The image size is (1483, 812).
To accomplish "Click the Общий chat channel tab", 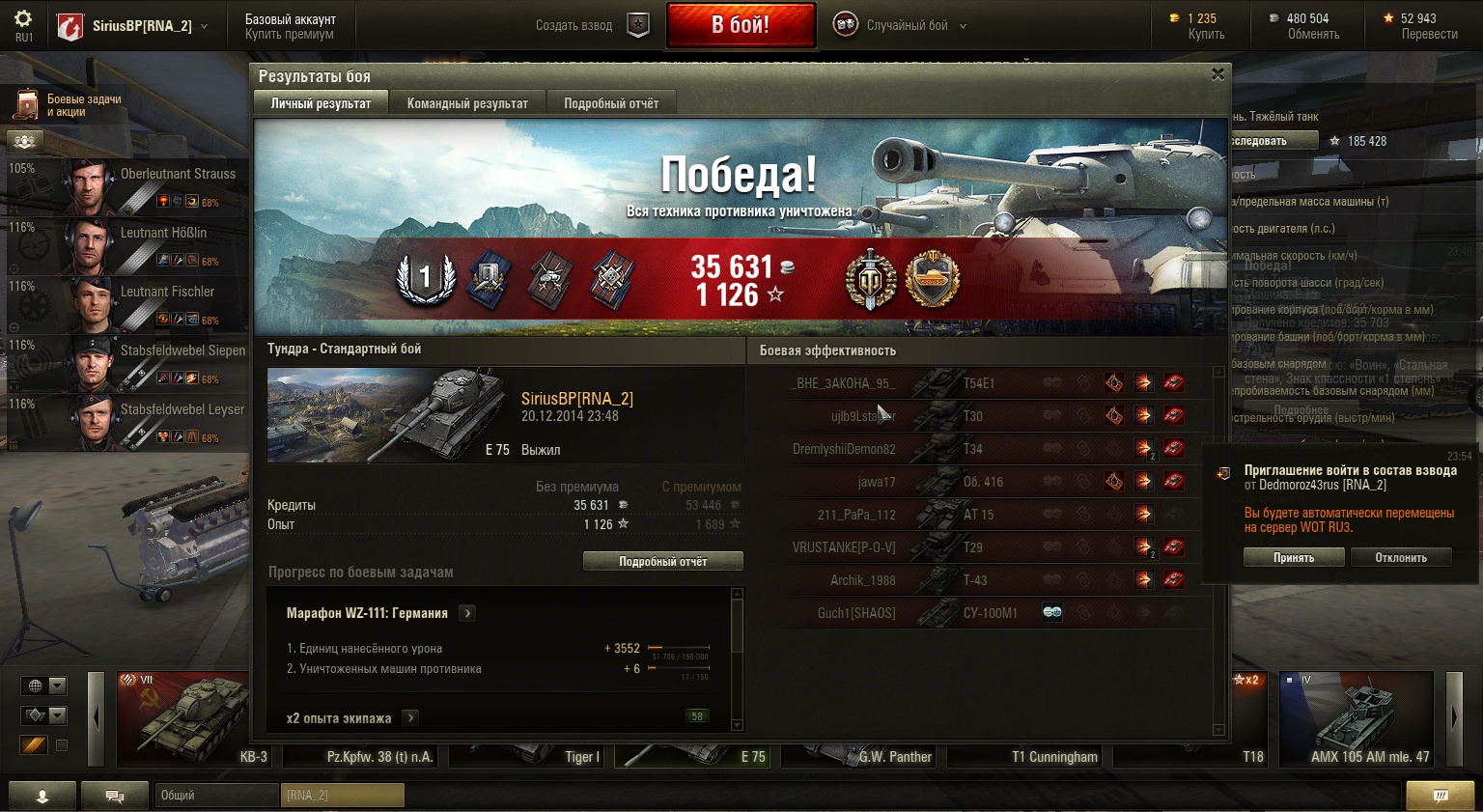I will tap(215, 796).
